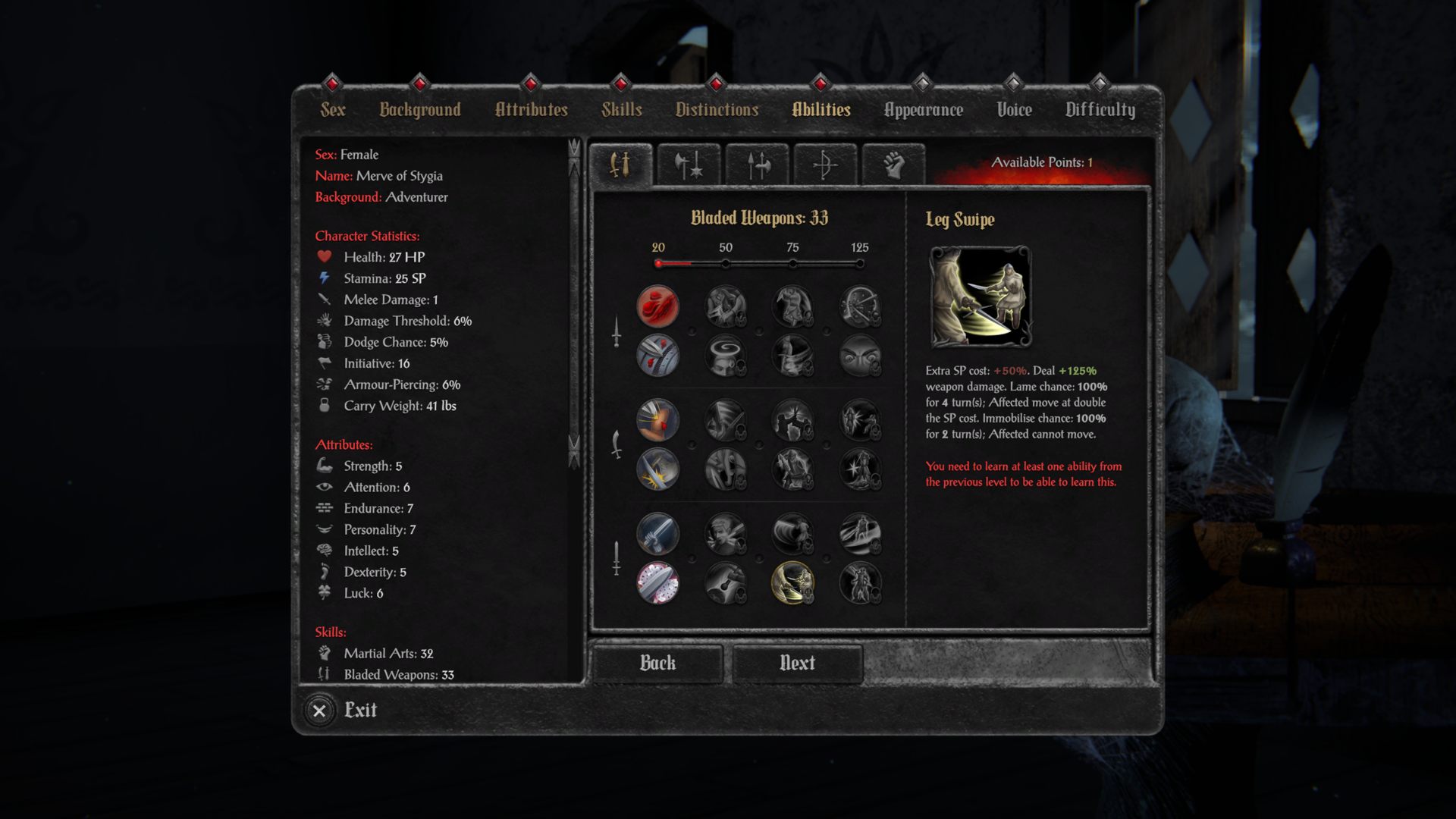Click the character summary scrollbar
The height and width of the screenshot is (819, 1456).
coord(574,303)
